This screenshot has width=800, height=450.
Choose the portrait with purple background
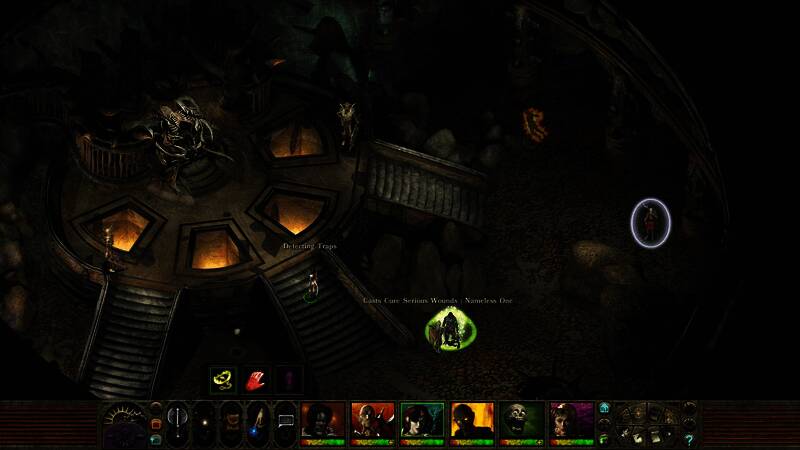click(572, 421)
